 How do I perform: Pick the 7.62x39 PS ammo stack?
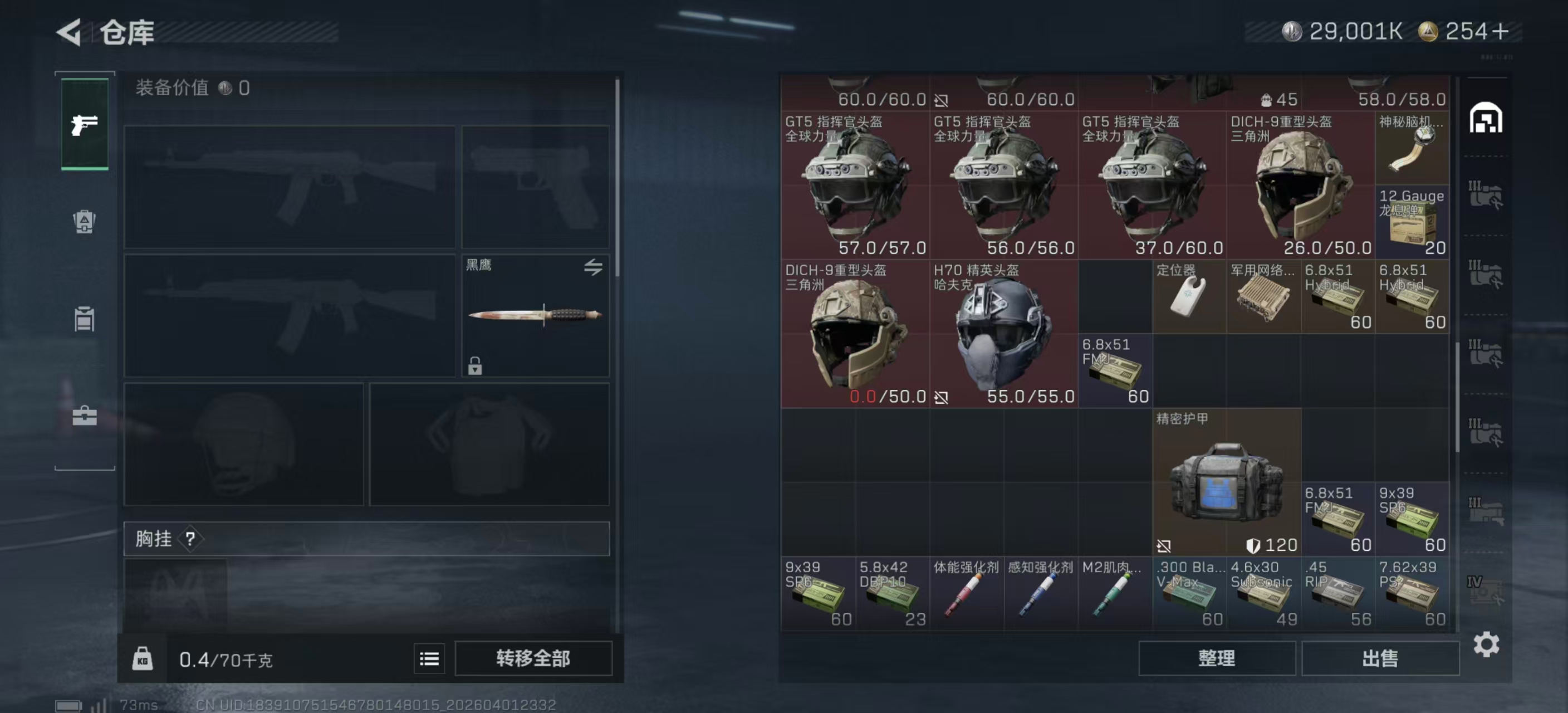pos(1412,594)
